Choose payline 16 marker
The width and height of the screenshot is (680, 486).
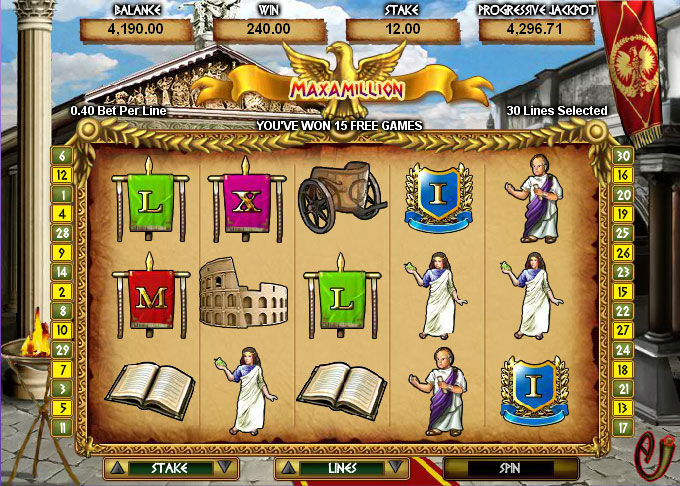point(621,174)
